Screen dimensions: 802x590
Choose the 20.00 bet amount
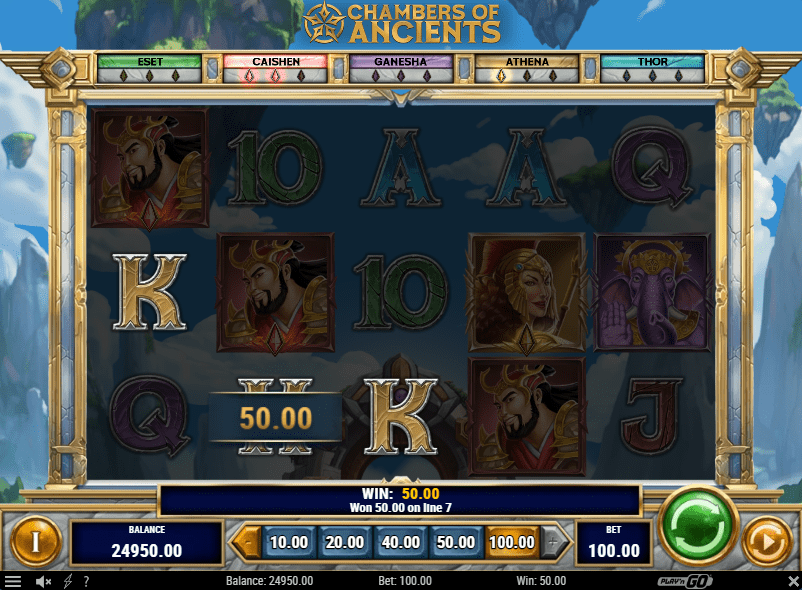pos(344,542)
